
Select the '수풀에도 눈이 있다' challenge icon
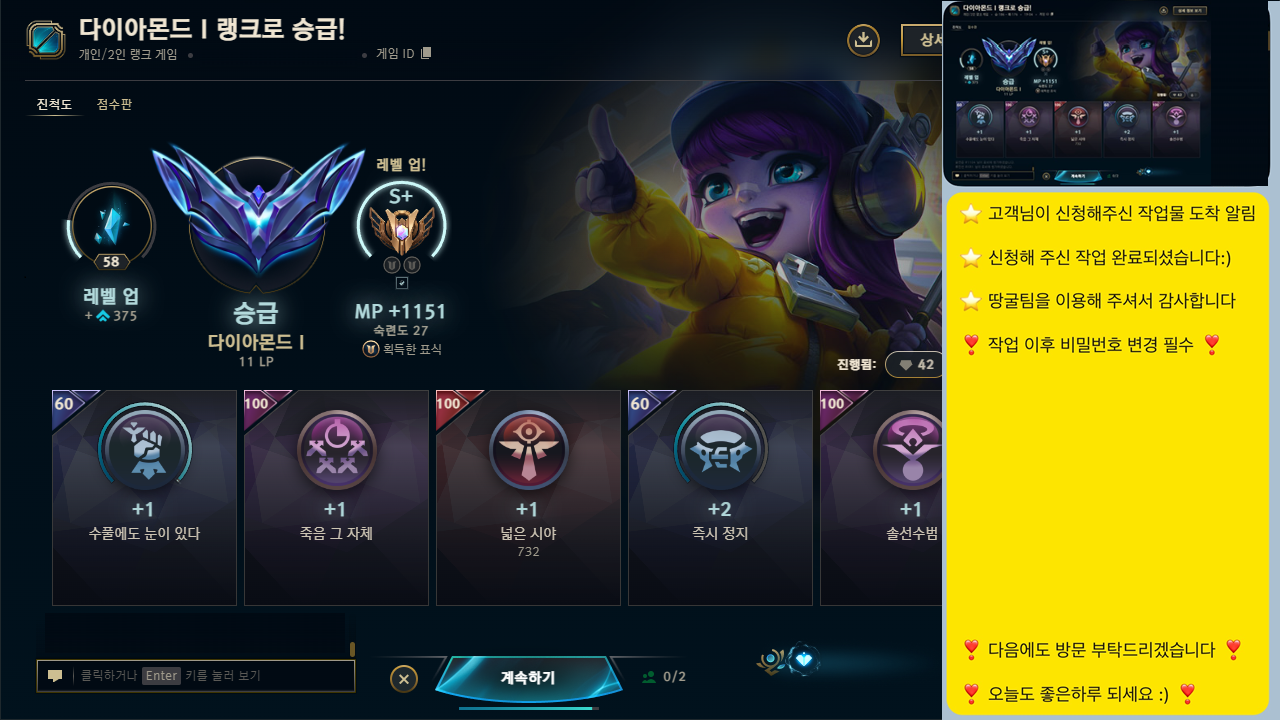coord(144,449)
